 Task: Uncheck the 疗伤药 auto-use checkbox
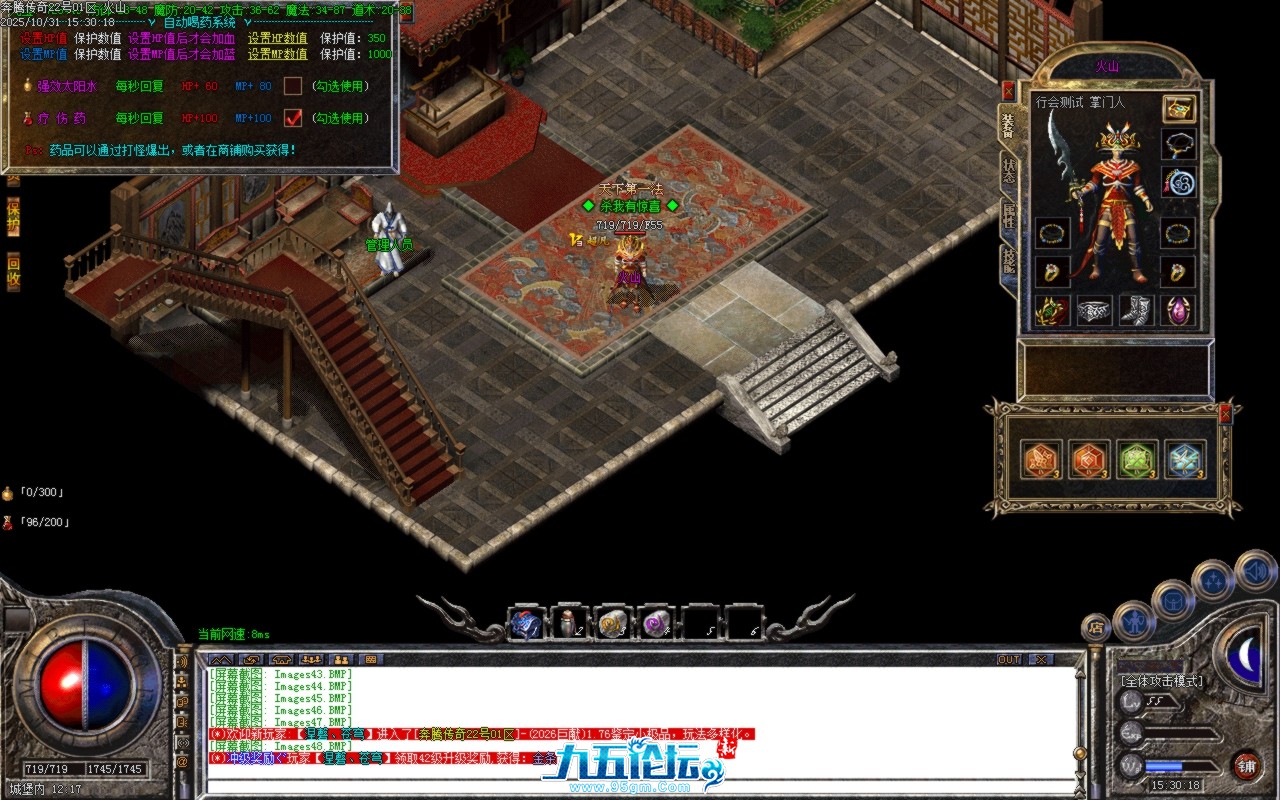tap(291, 117)
